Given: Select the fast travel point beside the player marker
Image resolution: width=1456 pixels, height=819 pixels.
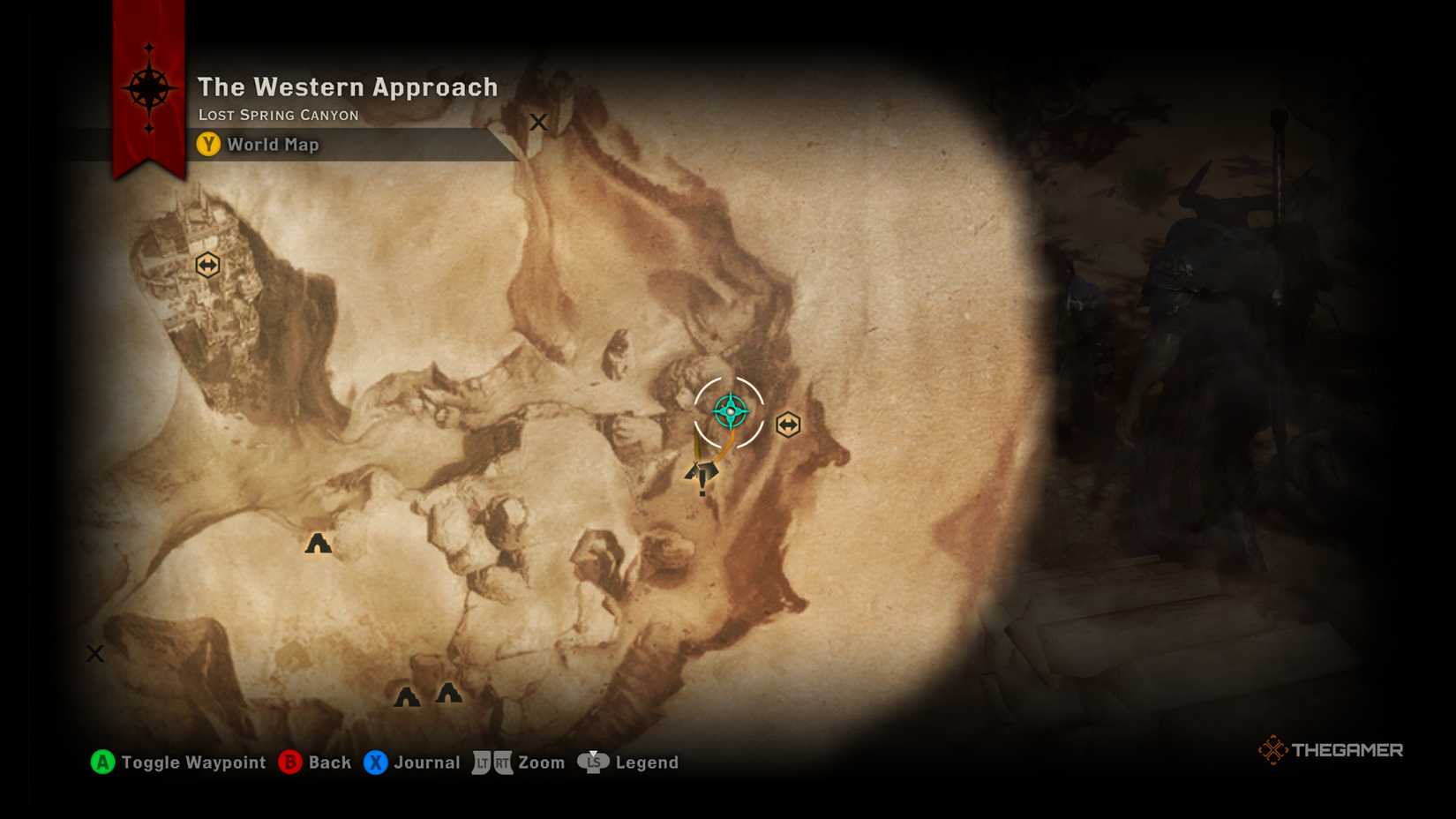Looking at the screenshot, I should click(787, 425).
